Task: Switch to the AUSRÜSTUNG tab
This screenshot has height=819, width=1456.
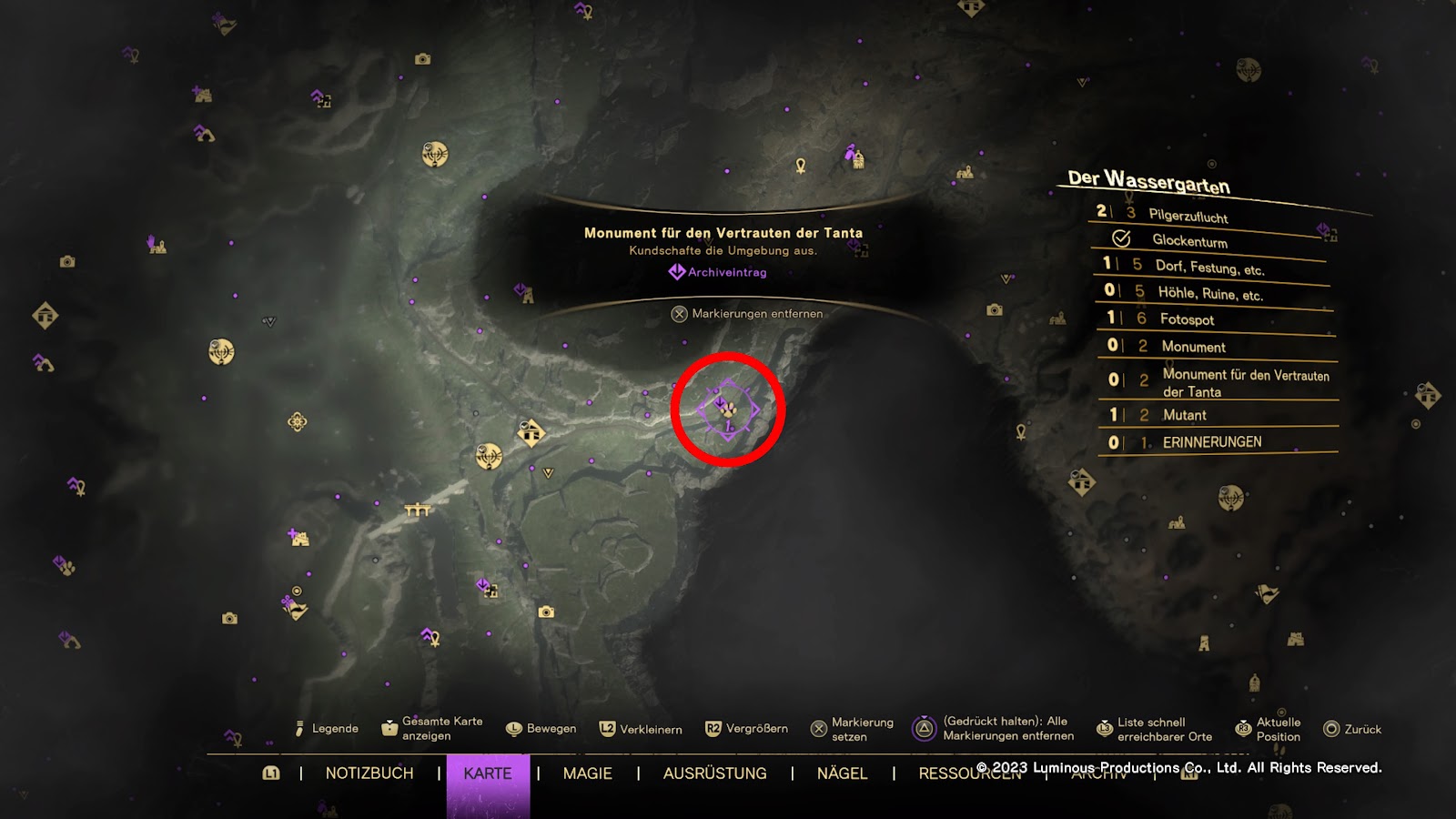Action: [714, 773]
